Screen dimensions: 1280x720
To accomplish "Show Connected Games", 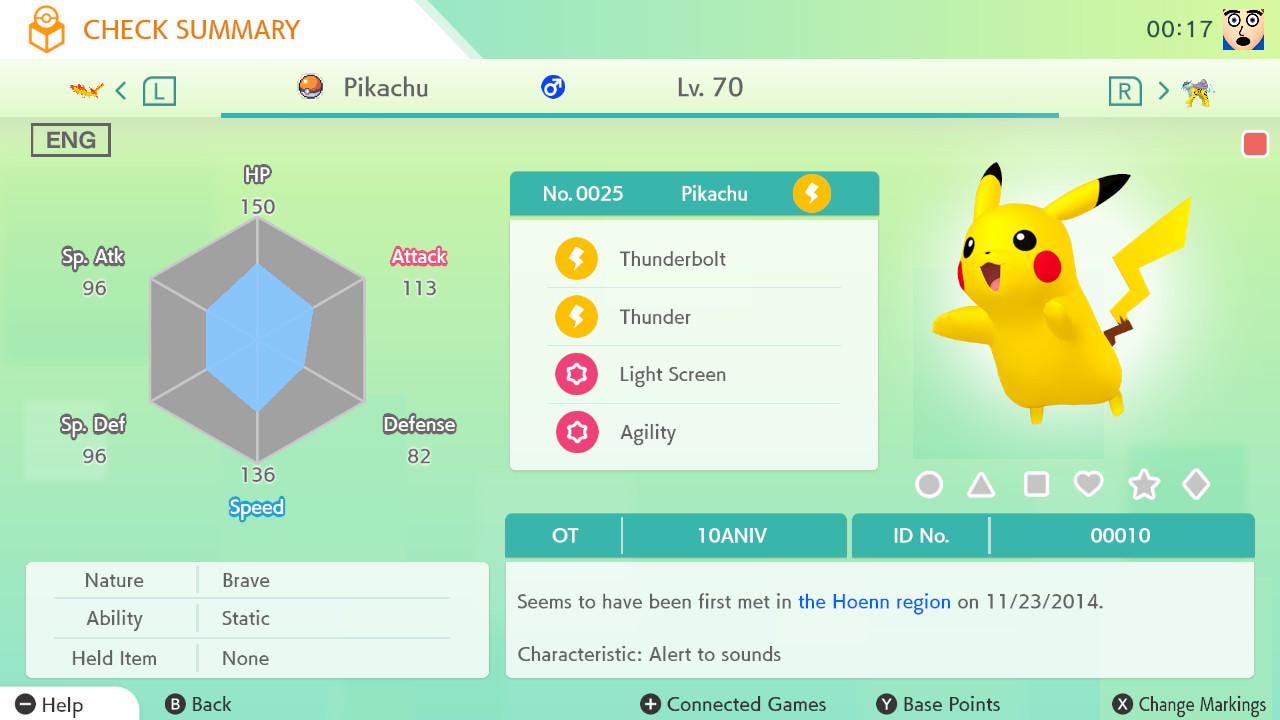I will pos(733,705).
